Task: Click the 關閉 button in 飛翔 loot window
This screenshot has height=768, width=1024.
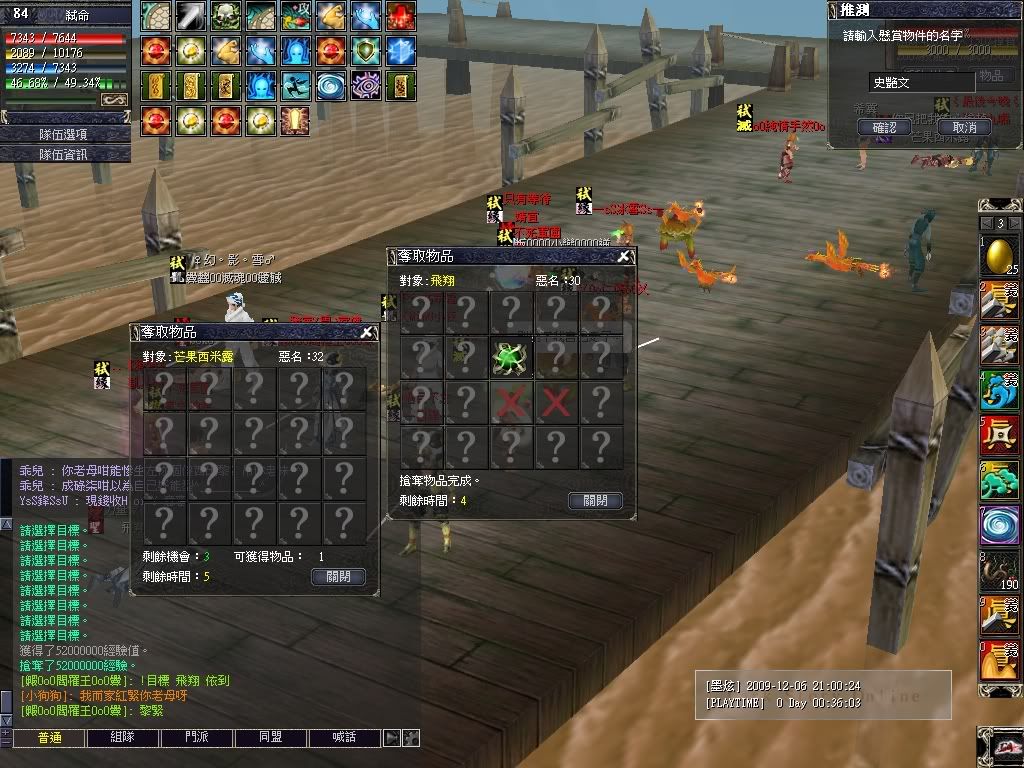Action: (x=595, y=501)
